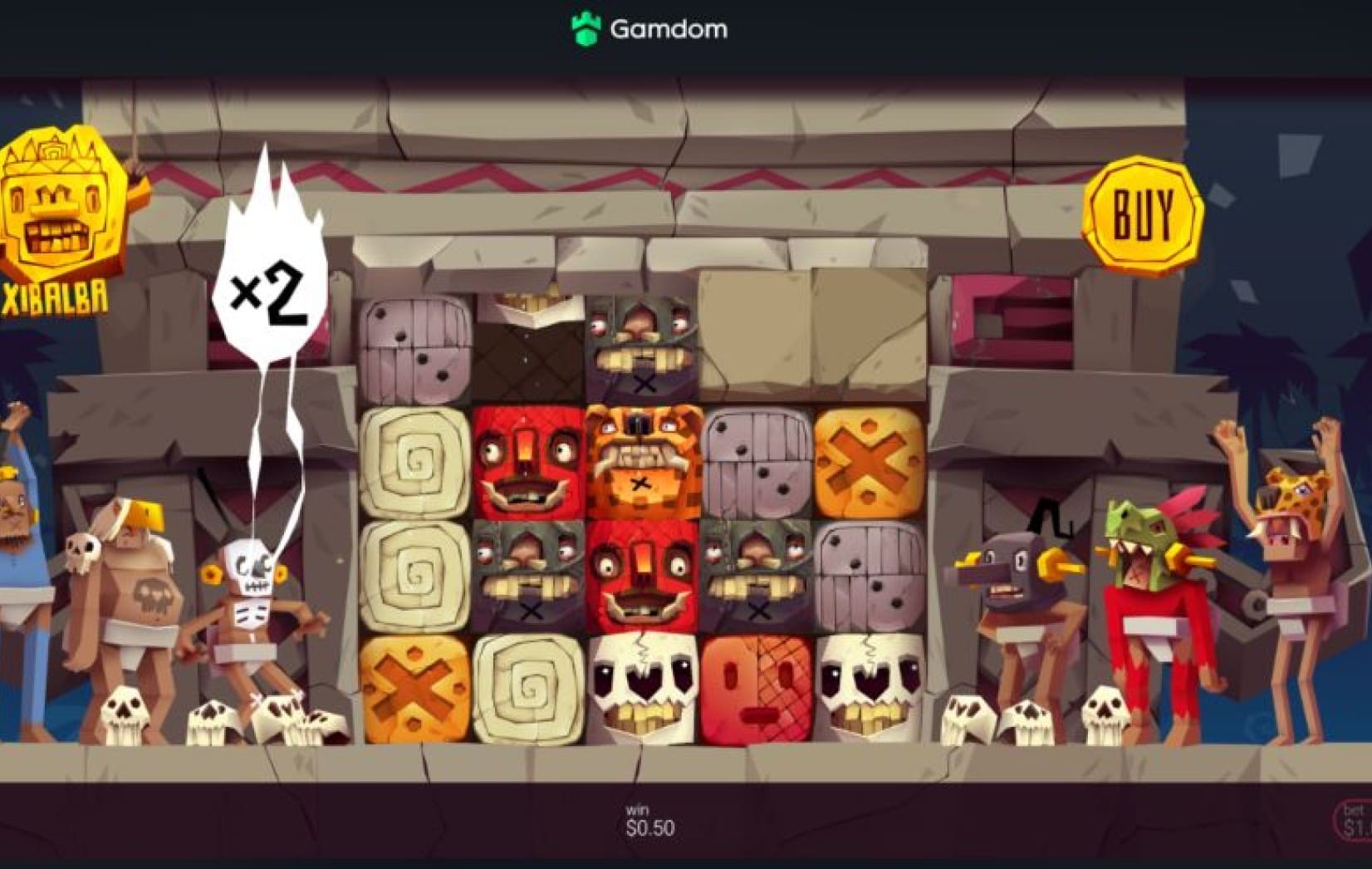Open the BUY bonus coin button
The image size is (1372, 869).
click(x=1143, y=214)
